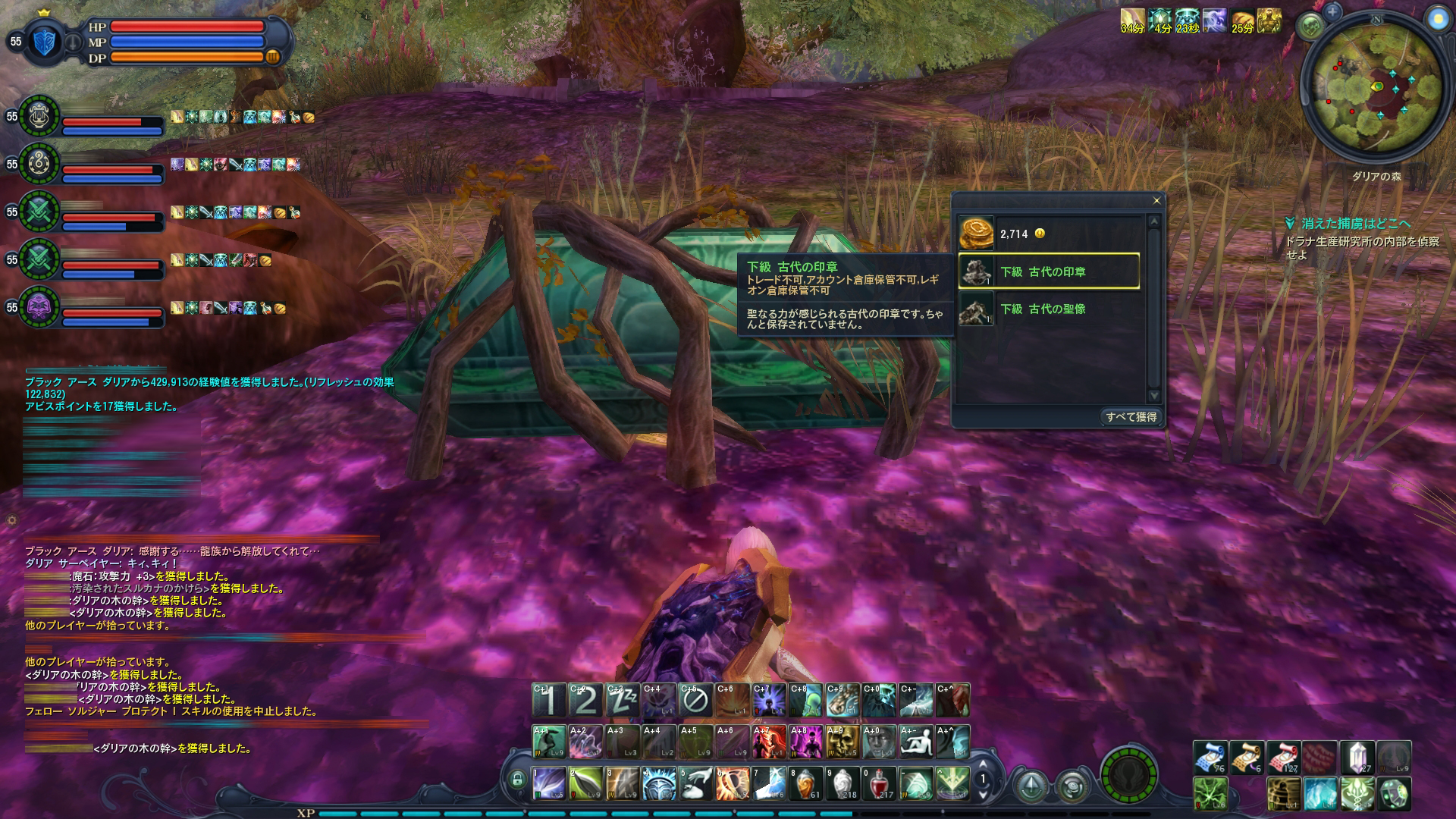Select the 下級 古代の印章 loot row
Viewport: 1456px width, 819px height.
(1049, 271)
